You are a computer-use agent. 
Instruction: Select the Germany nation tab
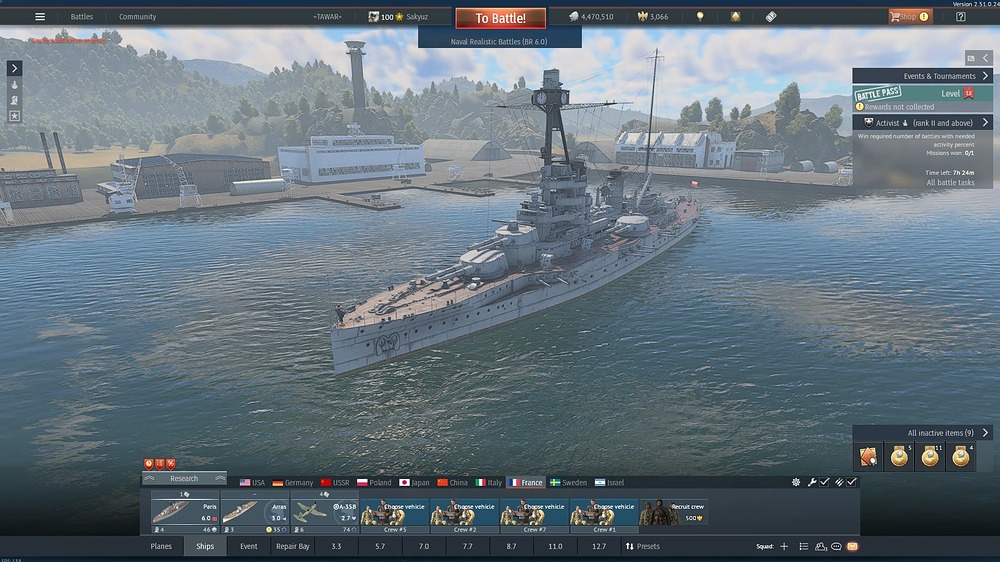tap(293, 483)
